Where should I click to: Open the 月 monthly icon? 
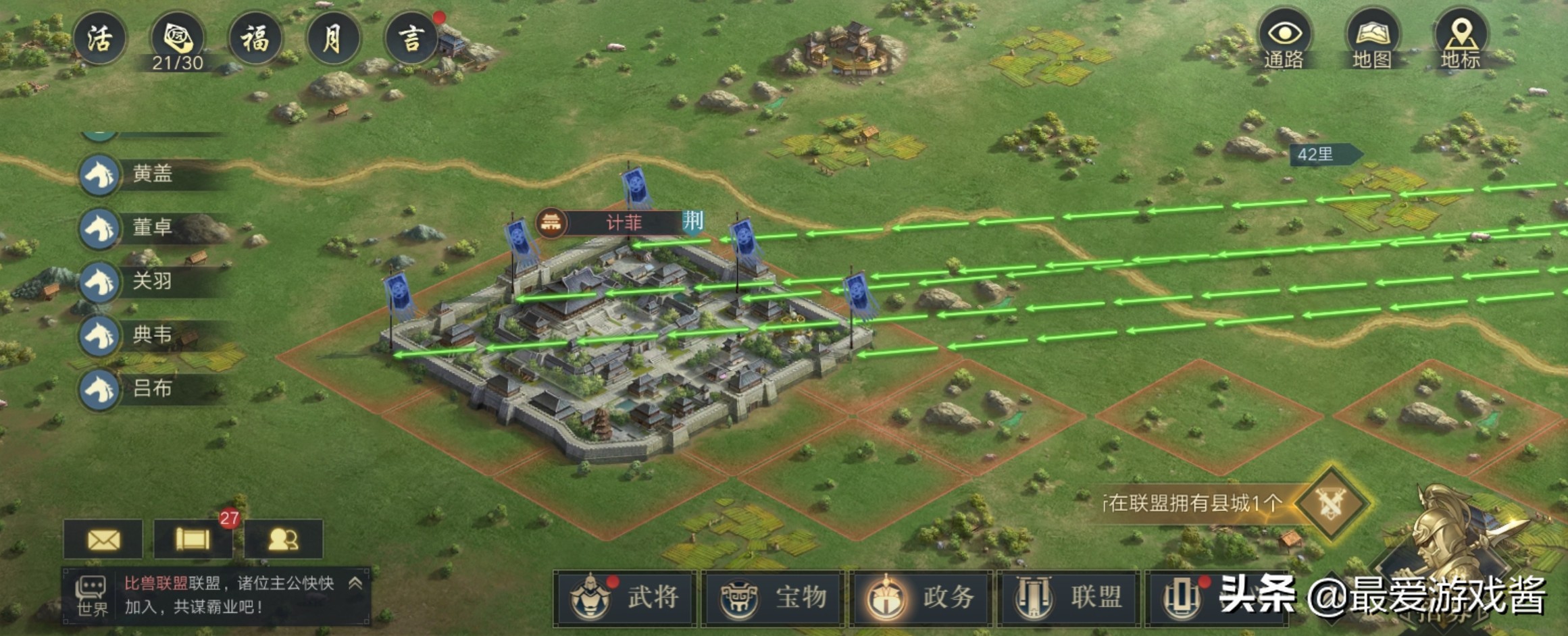(x=333, y=38)
